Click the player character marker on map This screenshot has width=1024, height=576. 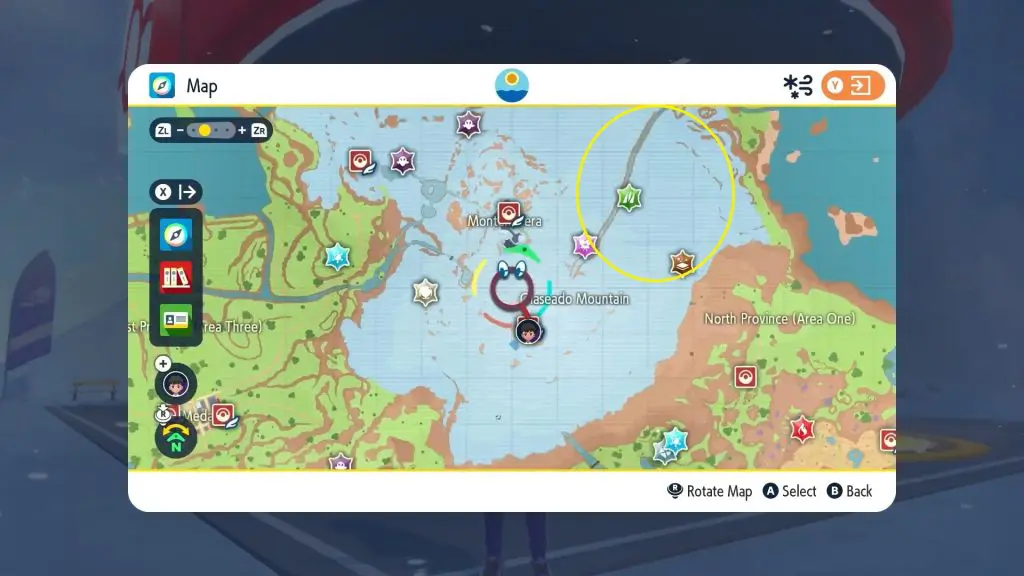pos(528,330)
